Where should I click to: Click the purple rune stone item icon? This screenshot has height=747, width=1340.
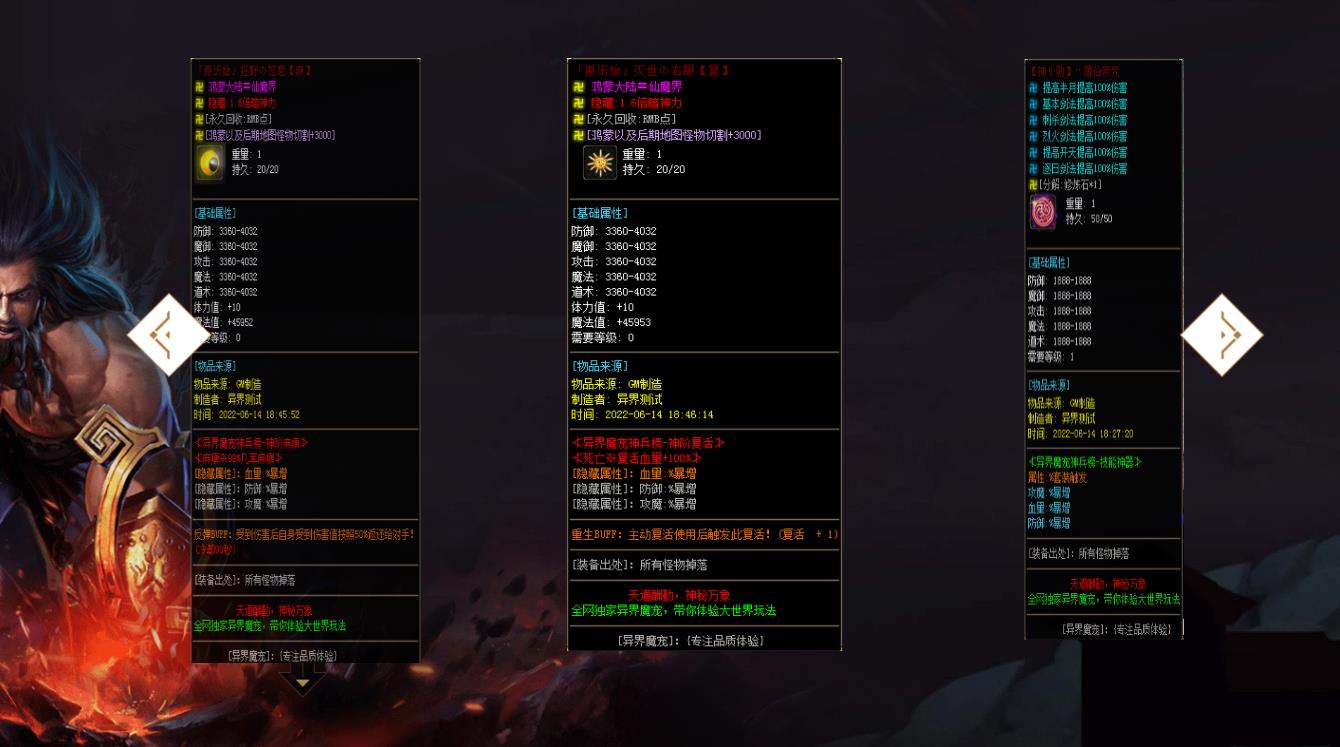click(1043, 211)
